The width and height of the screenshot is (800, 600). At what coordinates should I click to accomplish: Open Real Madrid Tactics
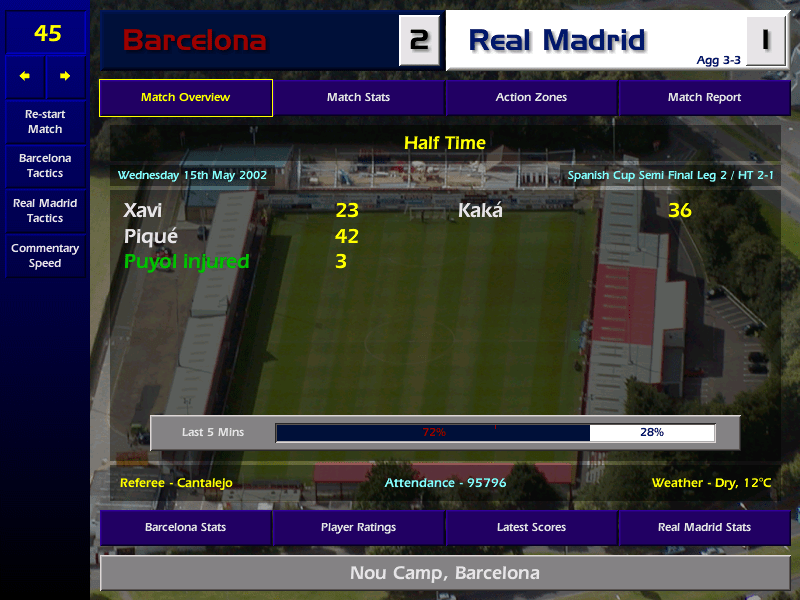coord(45,211)
